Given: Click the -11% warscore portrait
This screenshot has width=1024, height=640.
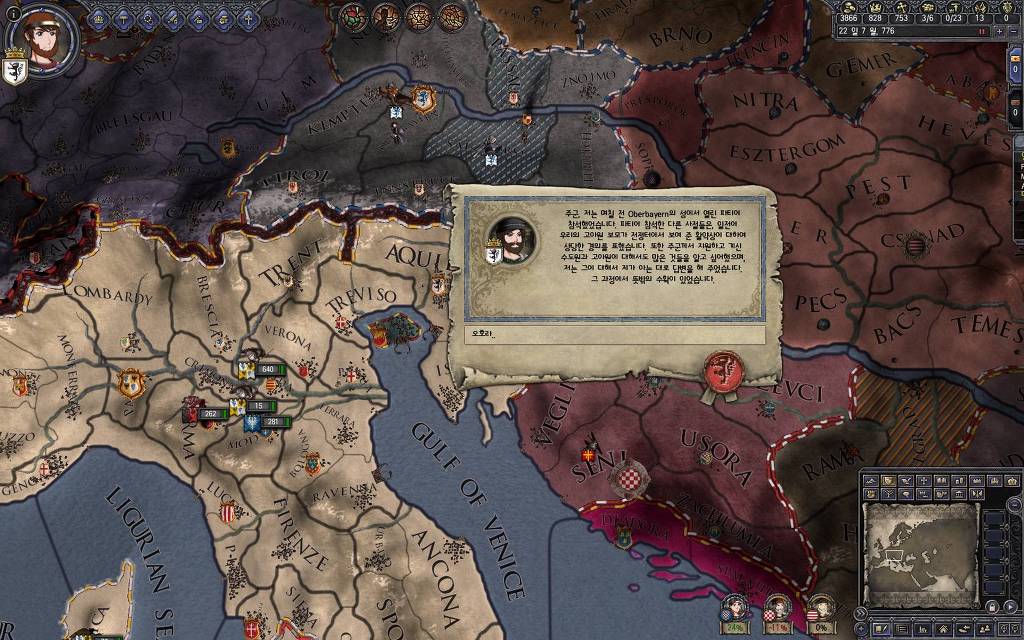Looking at the screenshot, I should (778, 605).
